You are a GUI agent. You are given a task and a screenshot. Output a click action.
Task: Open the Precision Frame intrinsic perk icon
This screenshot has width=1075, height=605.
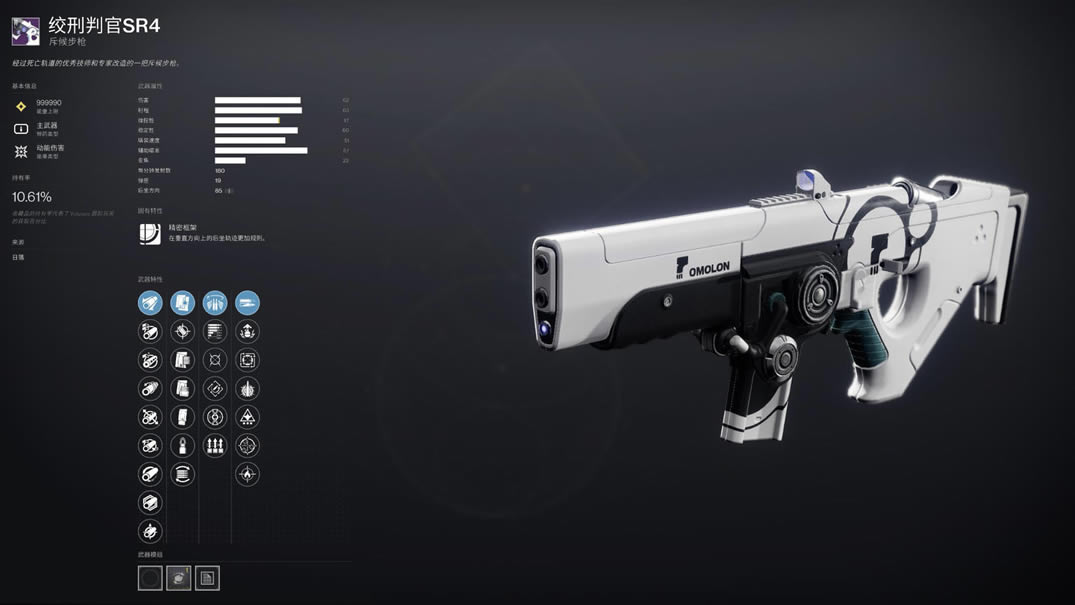pyautogui.click(x=150, y=234)
